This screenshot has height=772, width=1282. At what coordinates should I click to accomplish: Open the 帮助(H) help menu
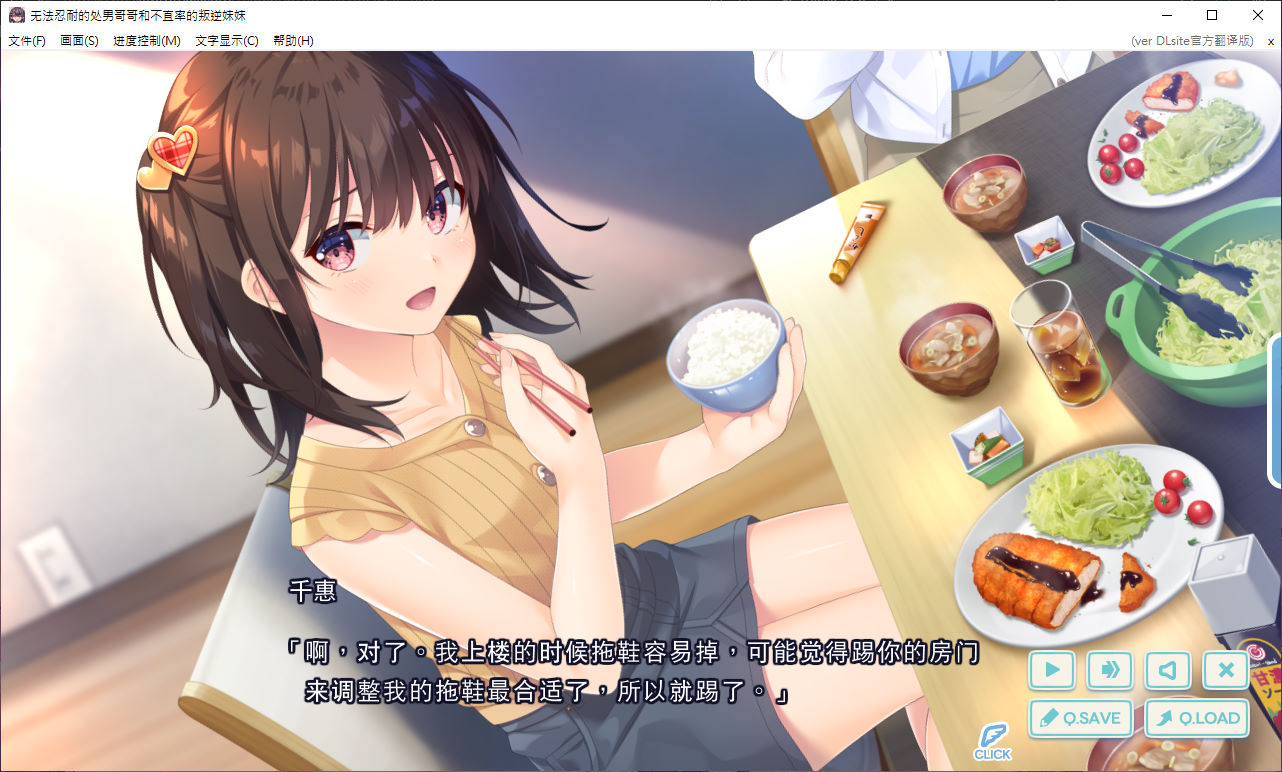[x=293, y=41]
